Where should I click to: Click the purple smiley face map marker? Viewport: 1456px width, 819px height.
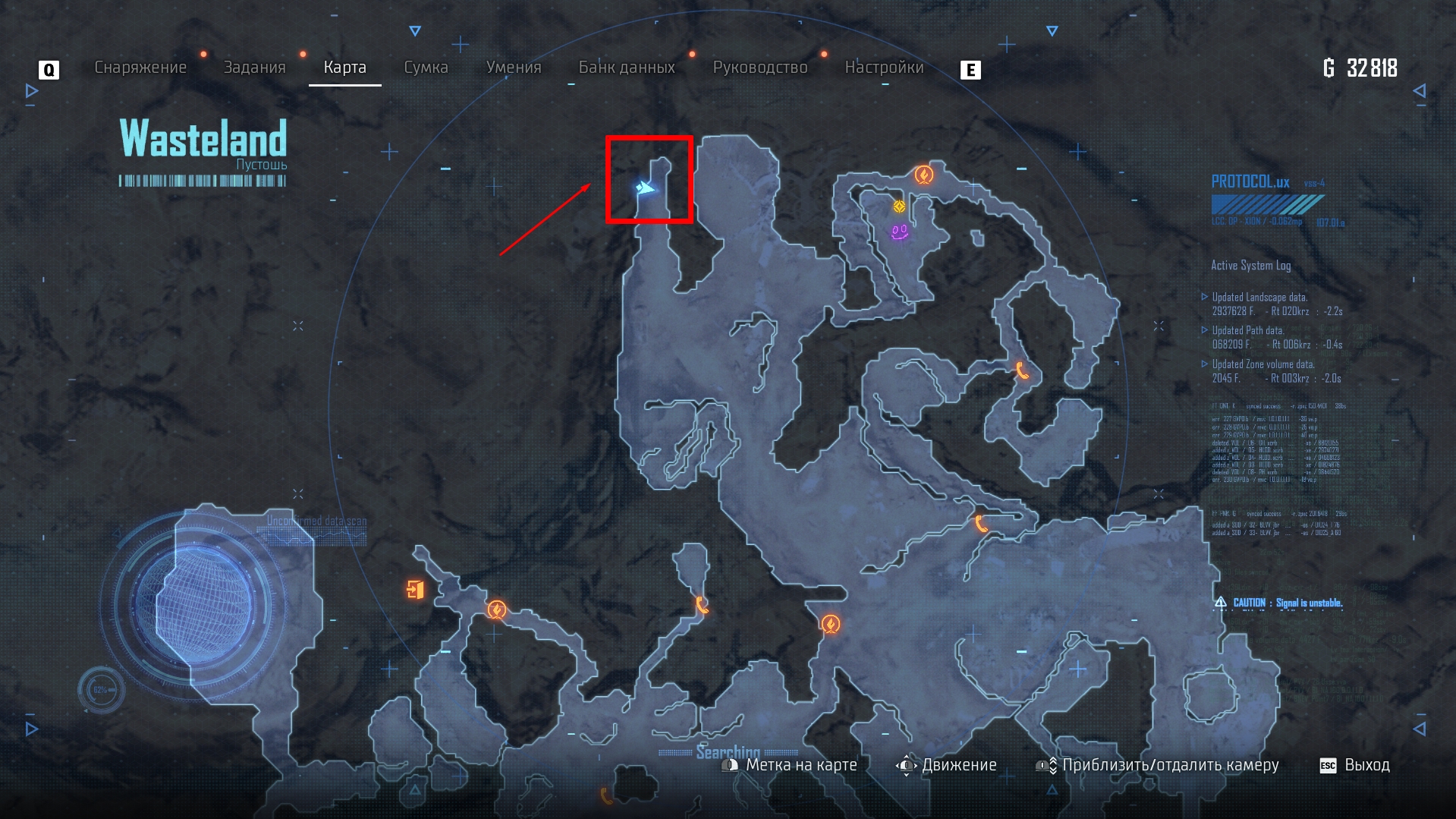click(x=900, y=232)
